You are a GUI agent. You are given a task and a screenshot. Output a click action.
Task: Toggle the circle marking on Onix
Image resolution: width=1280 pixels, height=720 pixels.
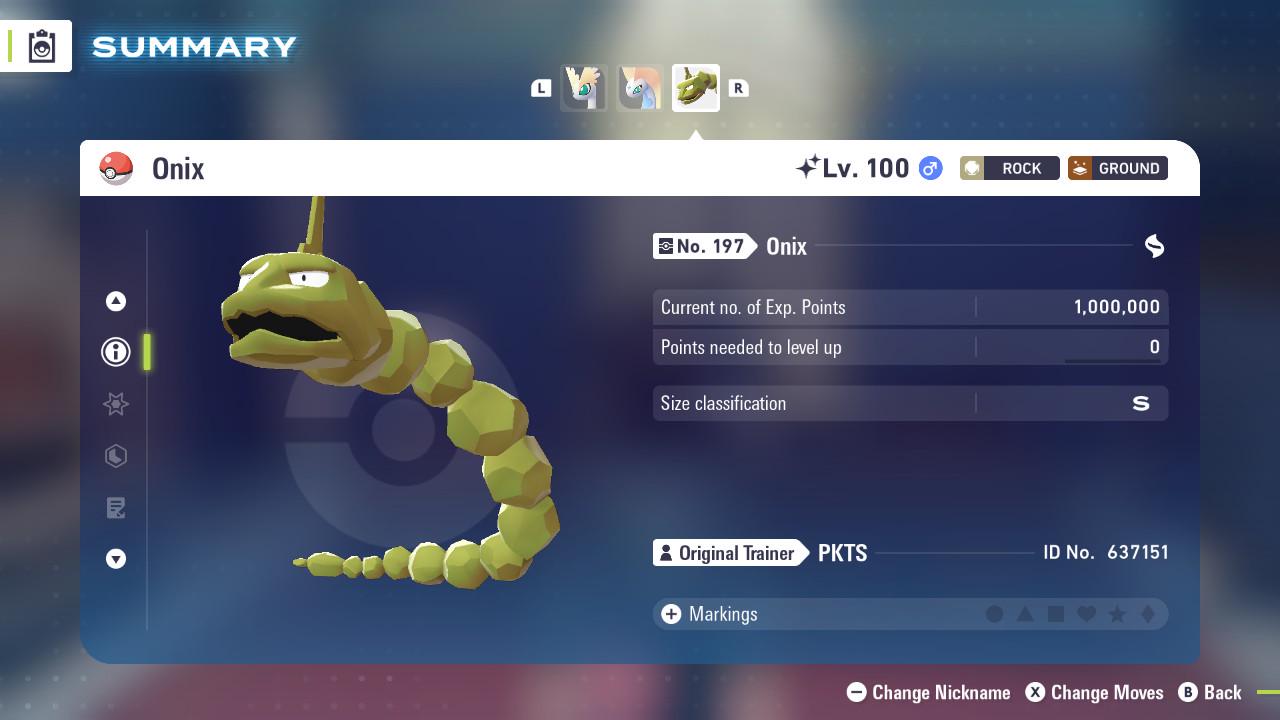tap(993, 614)
